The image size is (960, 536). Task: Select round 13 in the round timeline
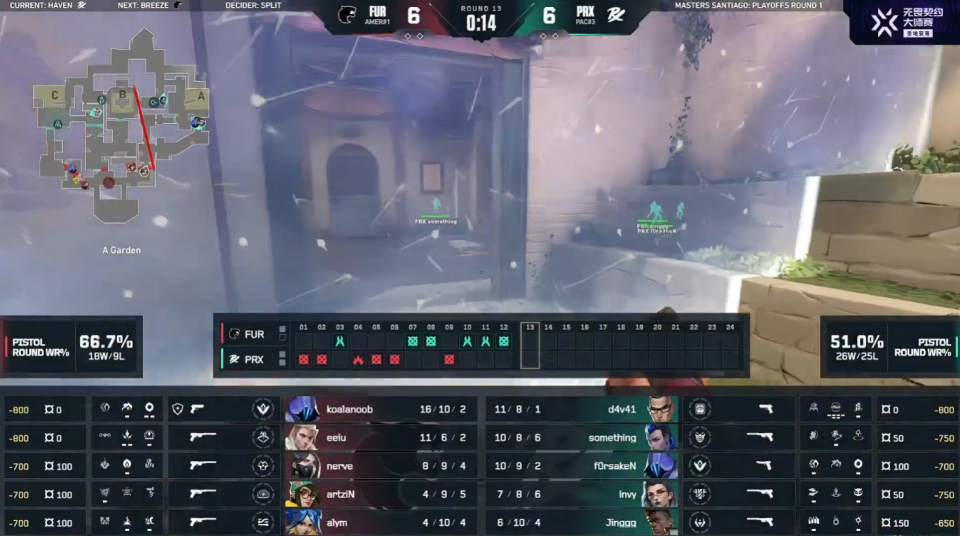point(529,347)
